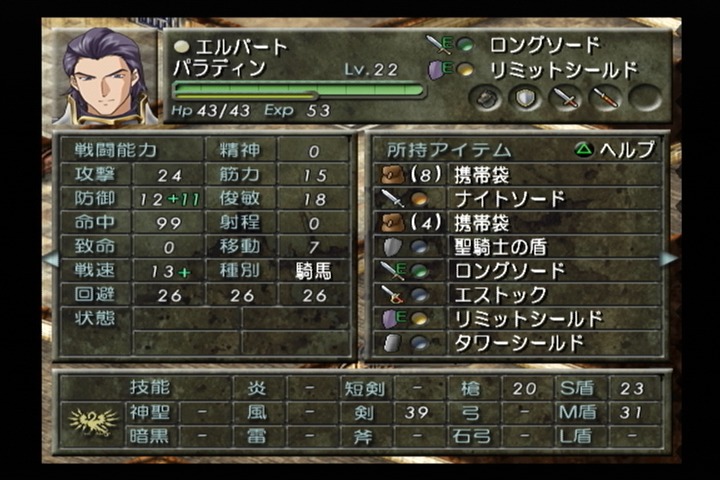Show the next page with the right arrow
This screenshot has height=480, width=720.
click(668, 259)
